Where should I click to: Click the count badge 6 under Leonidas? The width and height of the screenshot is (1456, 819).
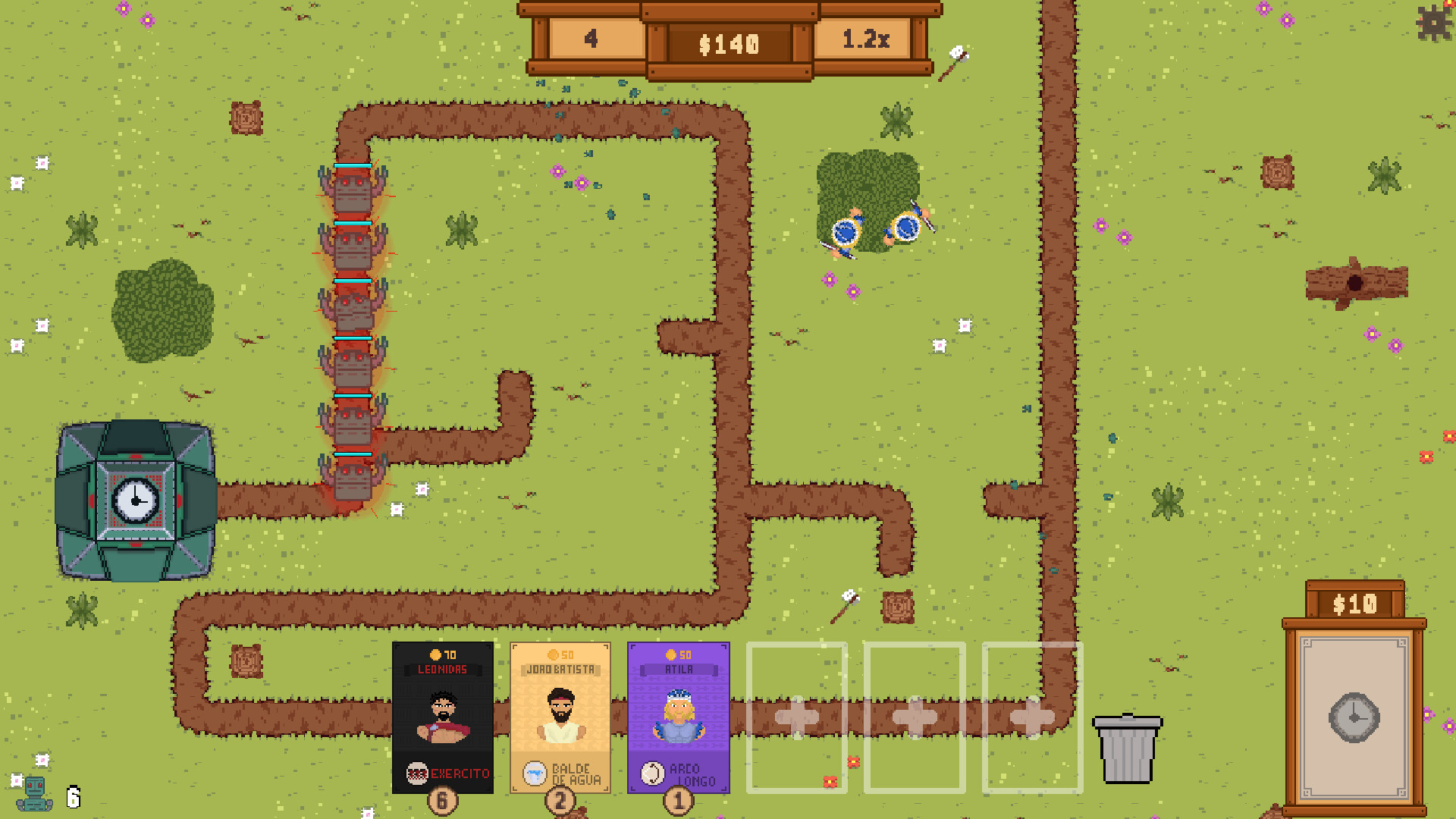[443, 800]
